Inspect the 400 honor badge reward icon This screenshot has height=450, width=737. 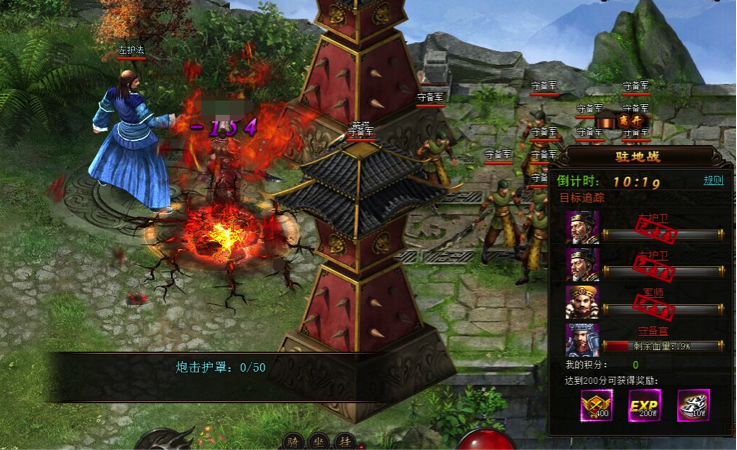596,405
